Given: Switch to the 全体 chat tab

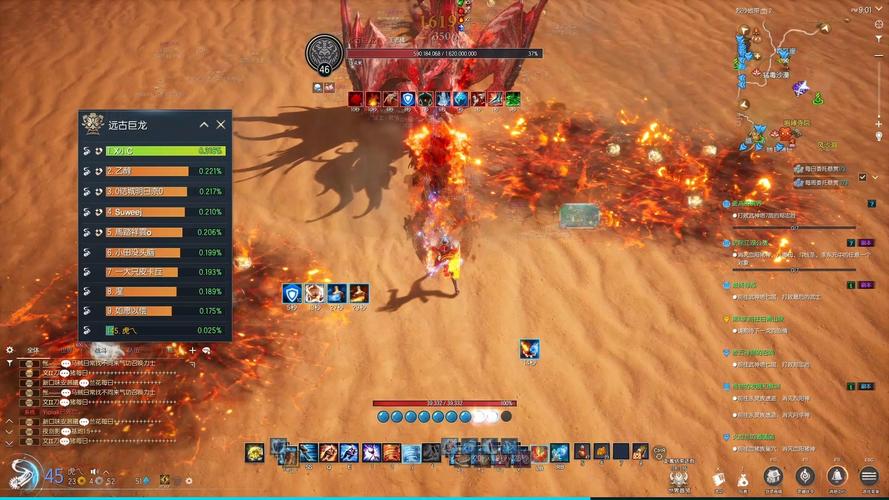Looking at the screenshot, I should pyautogui.click(x=33, y=350).
